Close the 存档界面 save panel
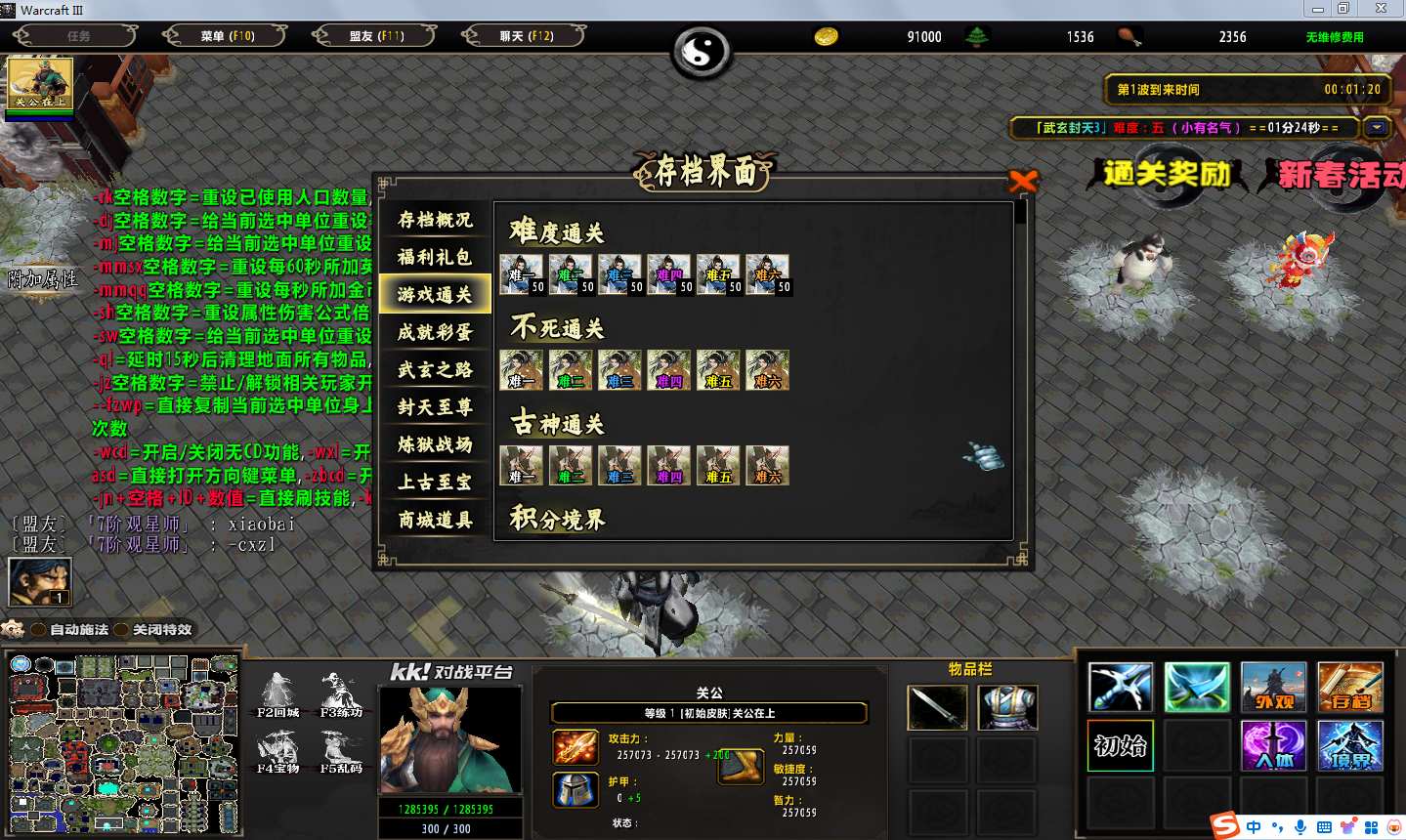 (x=1022, y=181)
